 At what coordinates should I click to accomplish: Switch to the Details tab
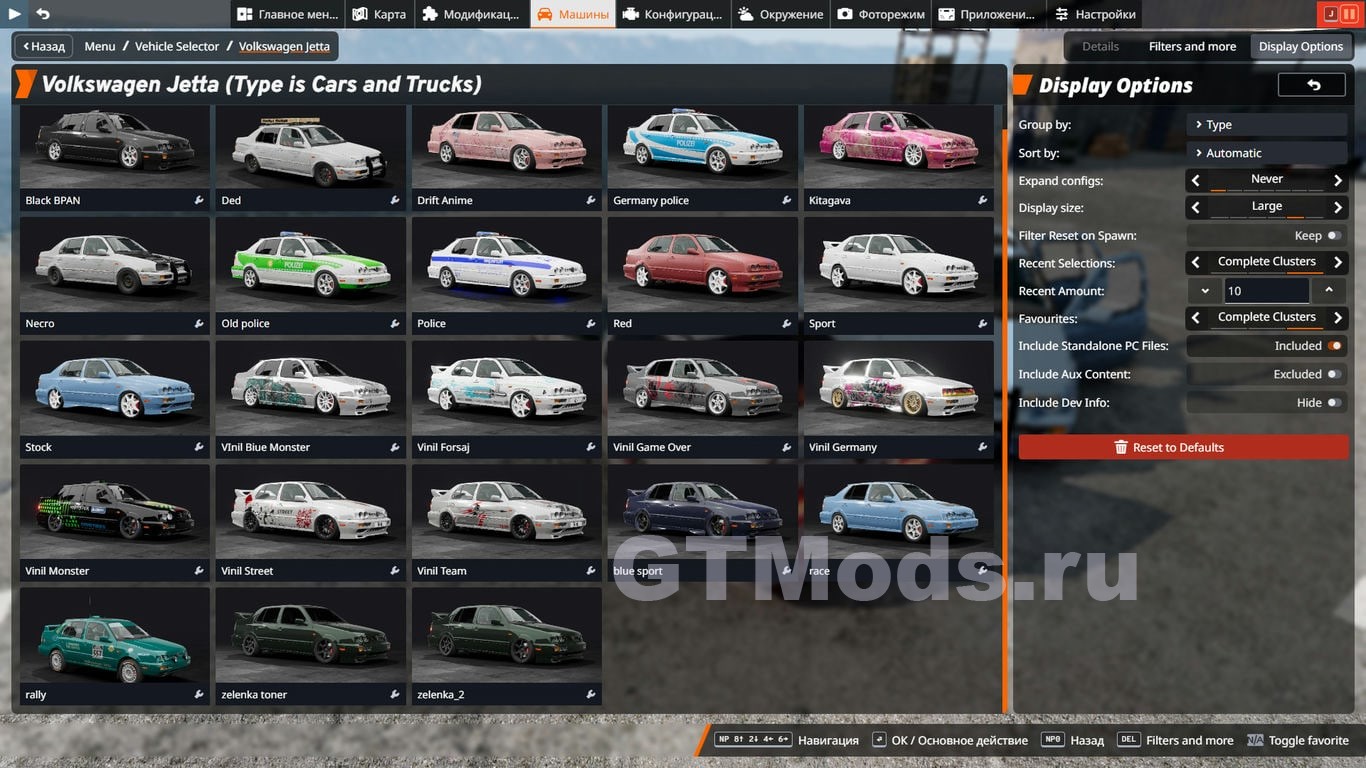[x=1100, y=46]
